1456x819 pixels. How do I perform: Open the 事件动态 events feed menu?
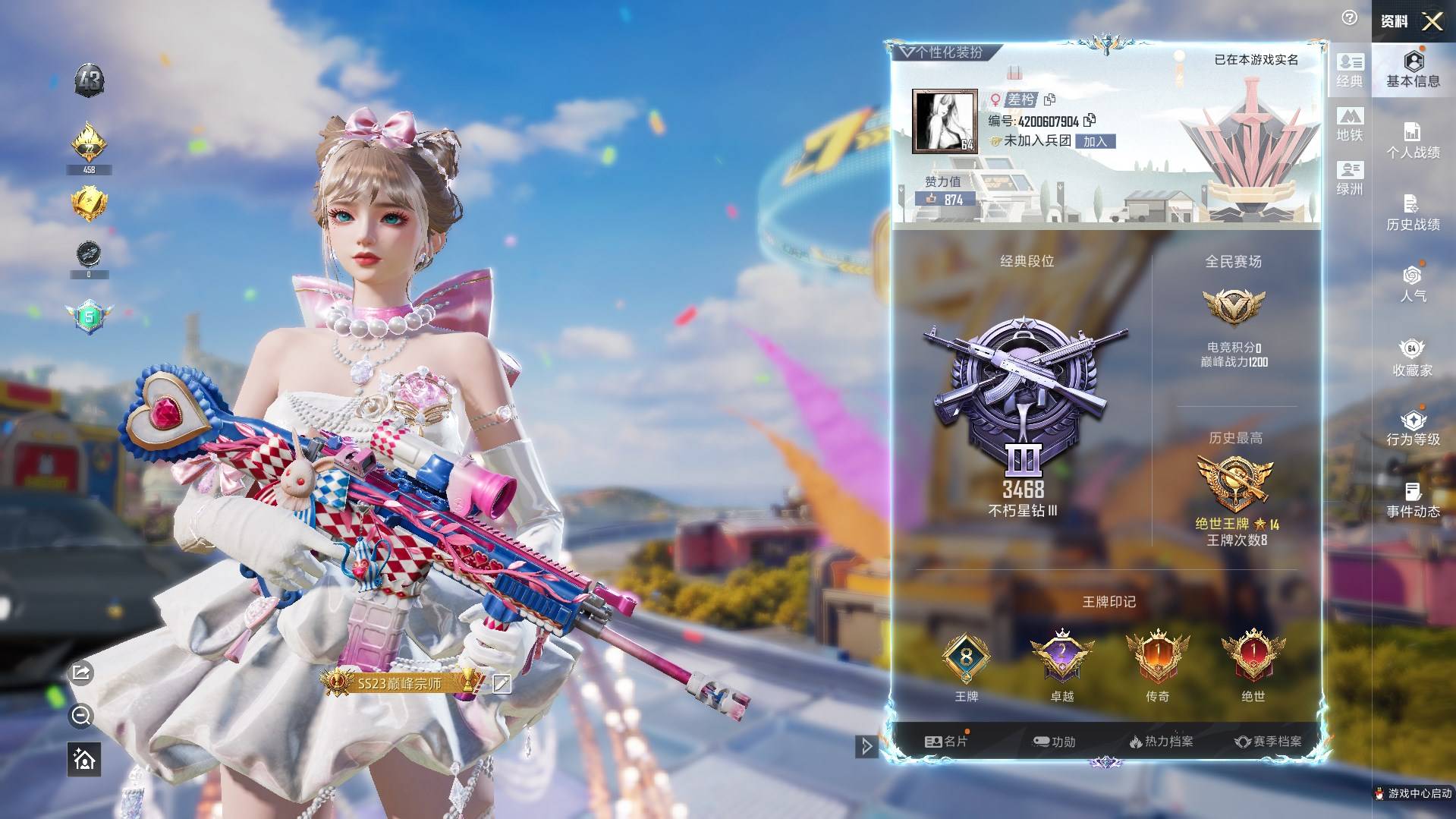pos(1413,501)
